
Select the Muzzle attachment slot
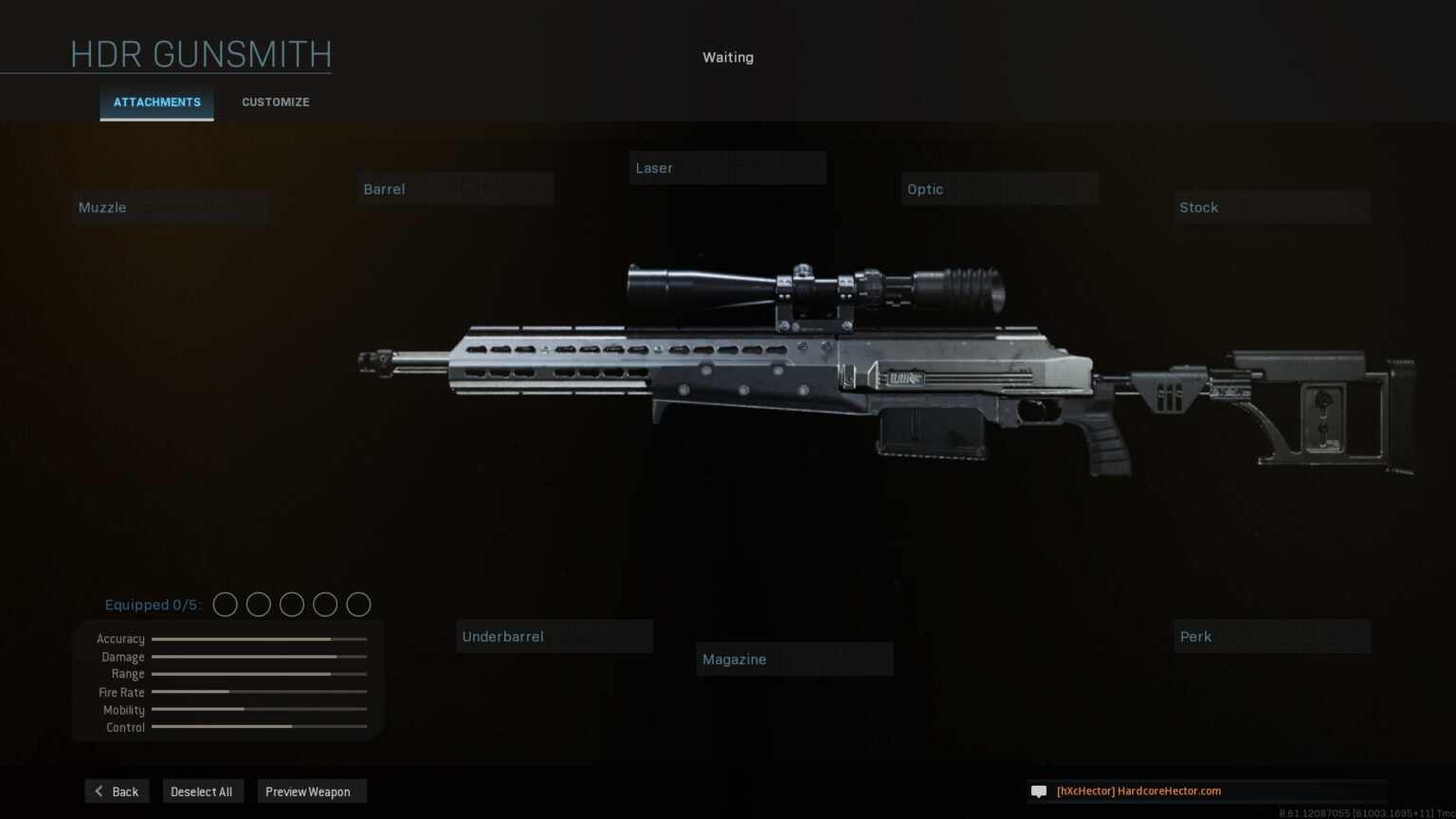171,208
